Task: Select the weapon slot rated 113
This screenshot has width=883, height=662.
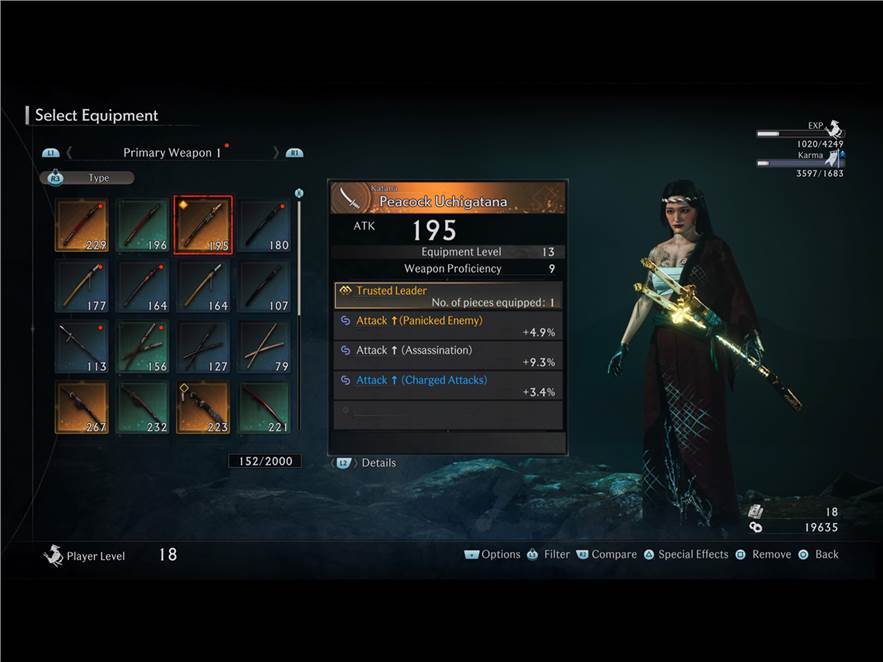Action: [x=82, y=346]
